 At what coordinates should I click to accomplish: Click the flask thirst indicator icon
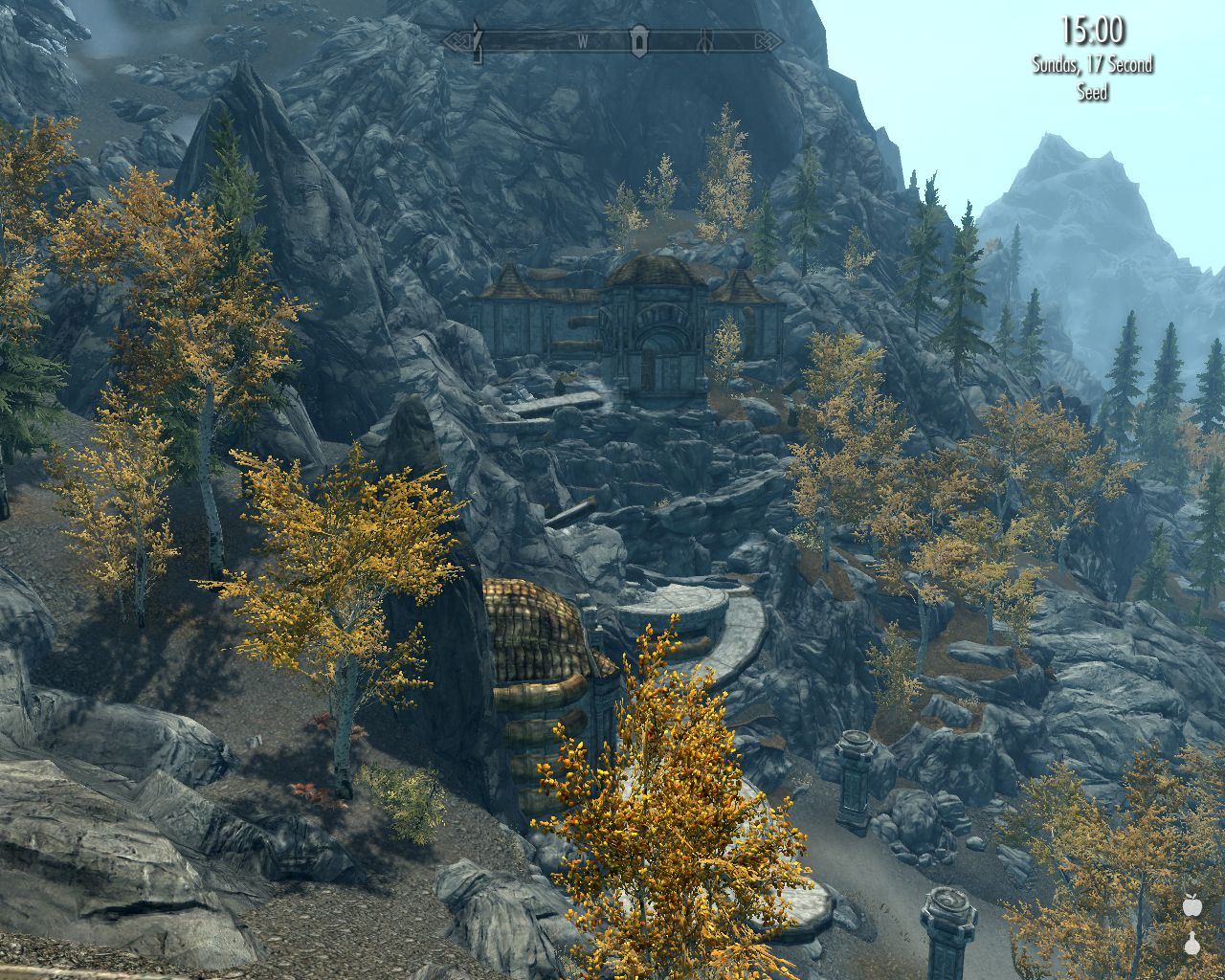[x=1192, y=946]
